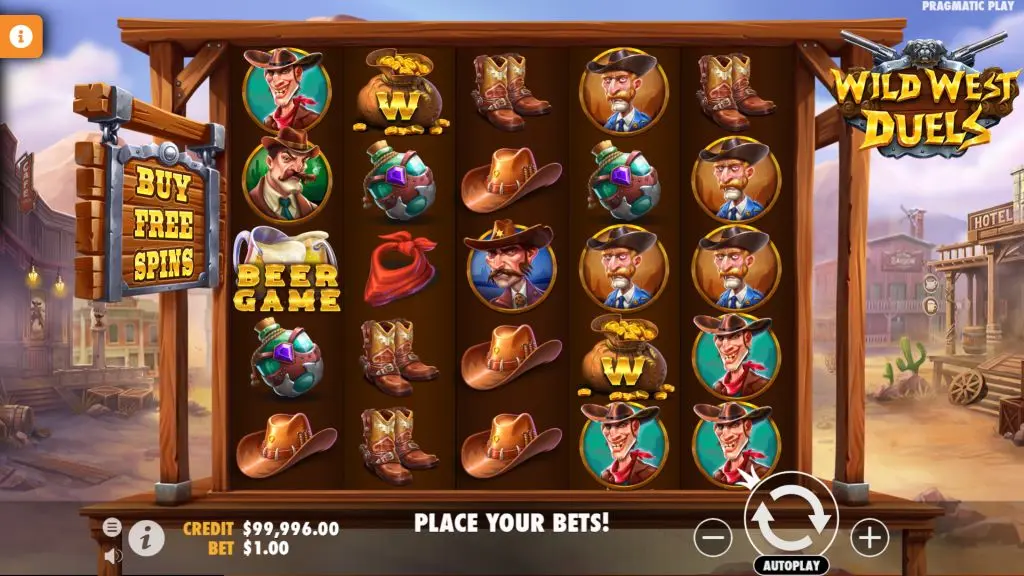1024x576 pixels.
Task: Decrease the bet with the minus button
Action: 713,539
